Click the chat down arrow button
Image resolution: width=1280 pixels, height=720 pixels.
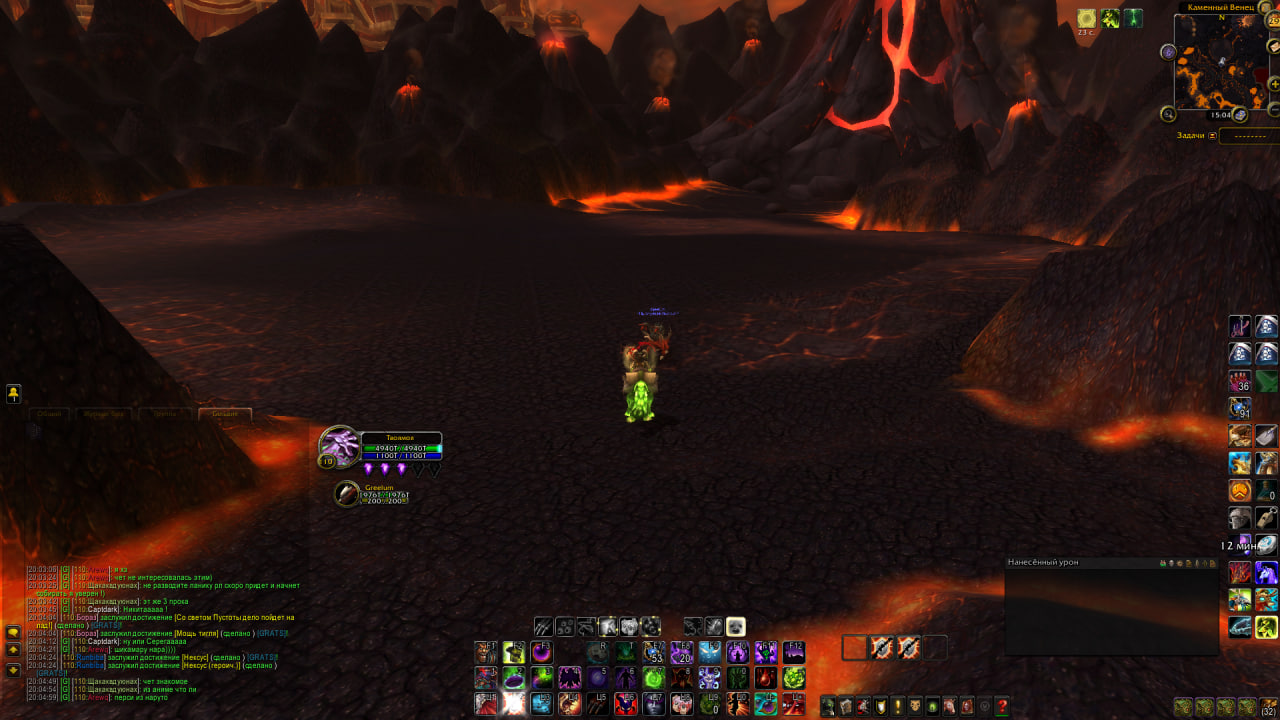[13, 669]
